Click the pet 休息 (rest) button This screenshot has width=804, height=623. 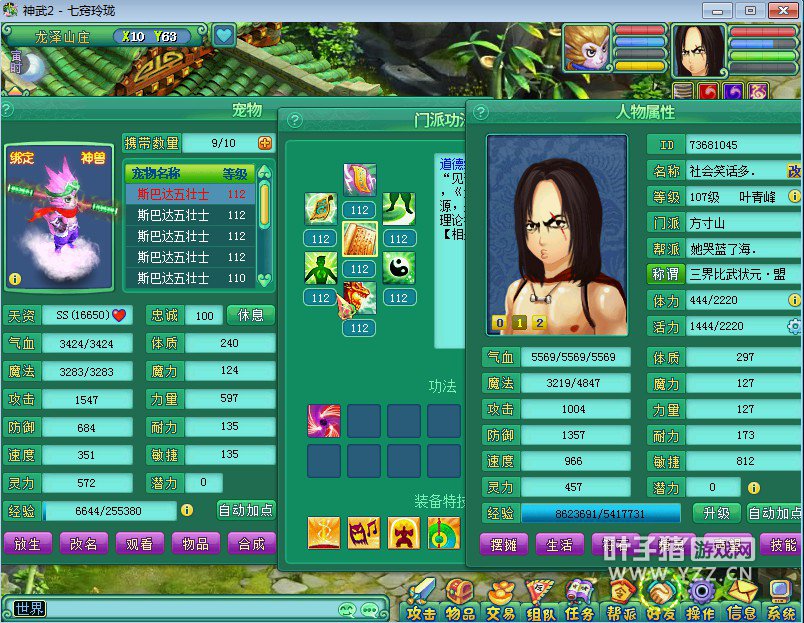tap(251, 315)
